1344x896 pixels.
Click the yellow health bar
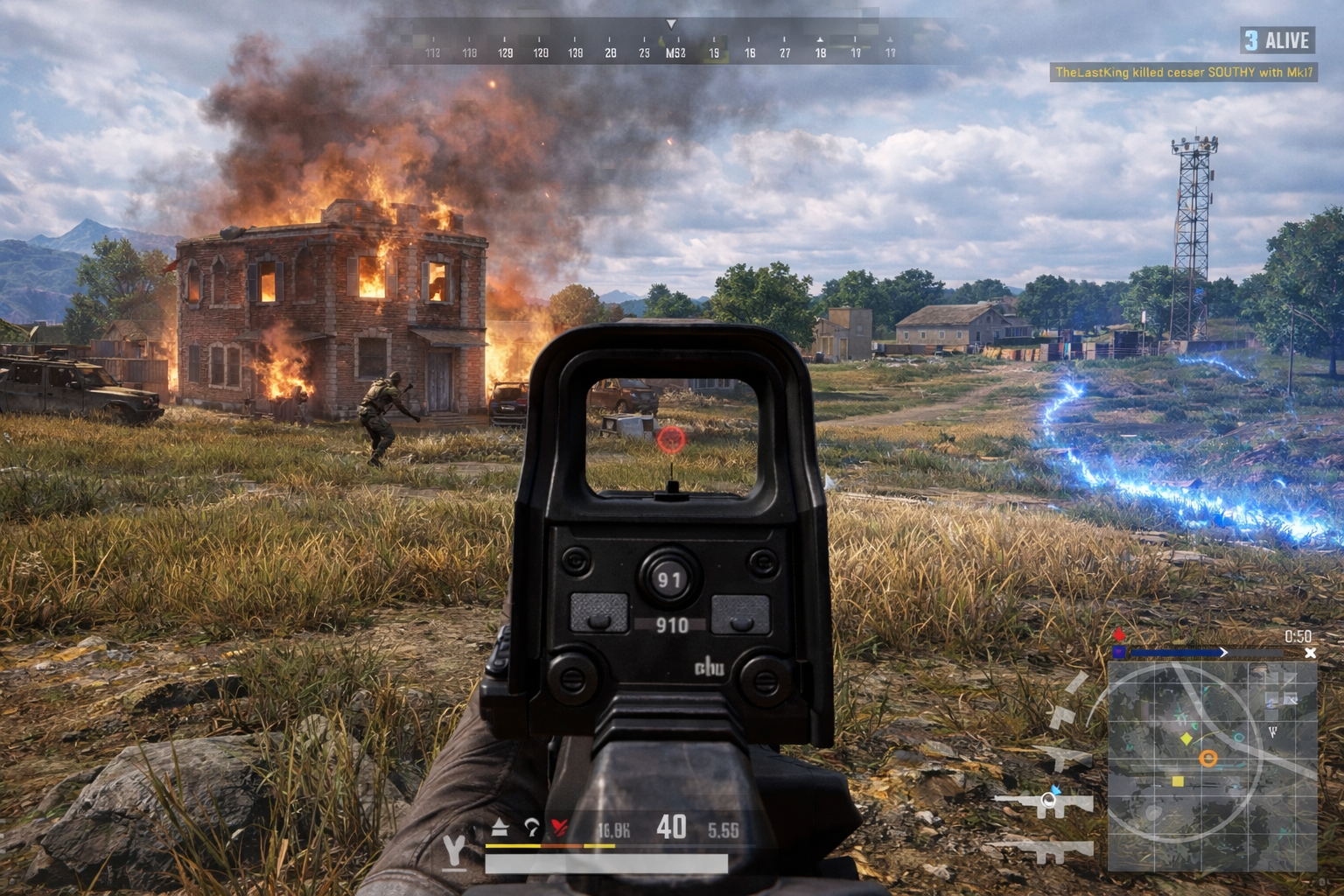(x=514, y=846)
